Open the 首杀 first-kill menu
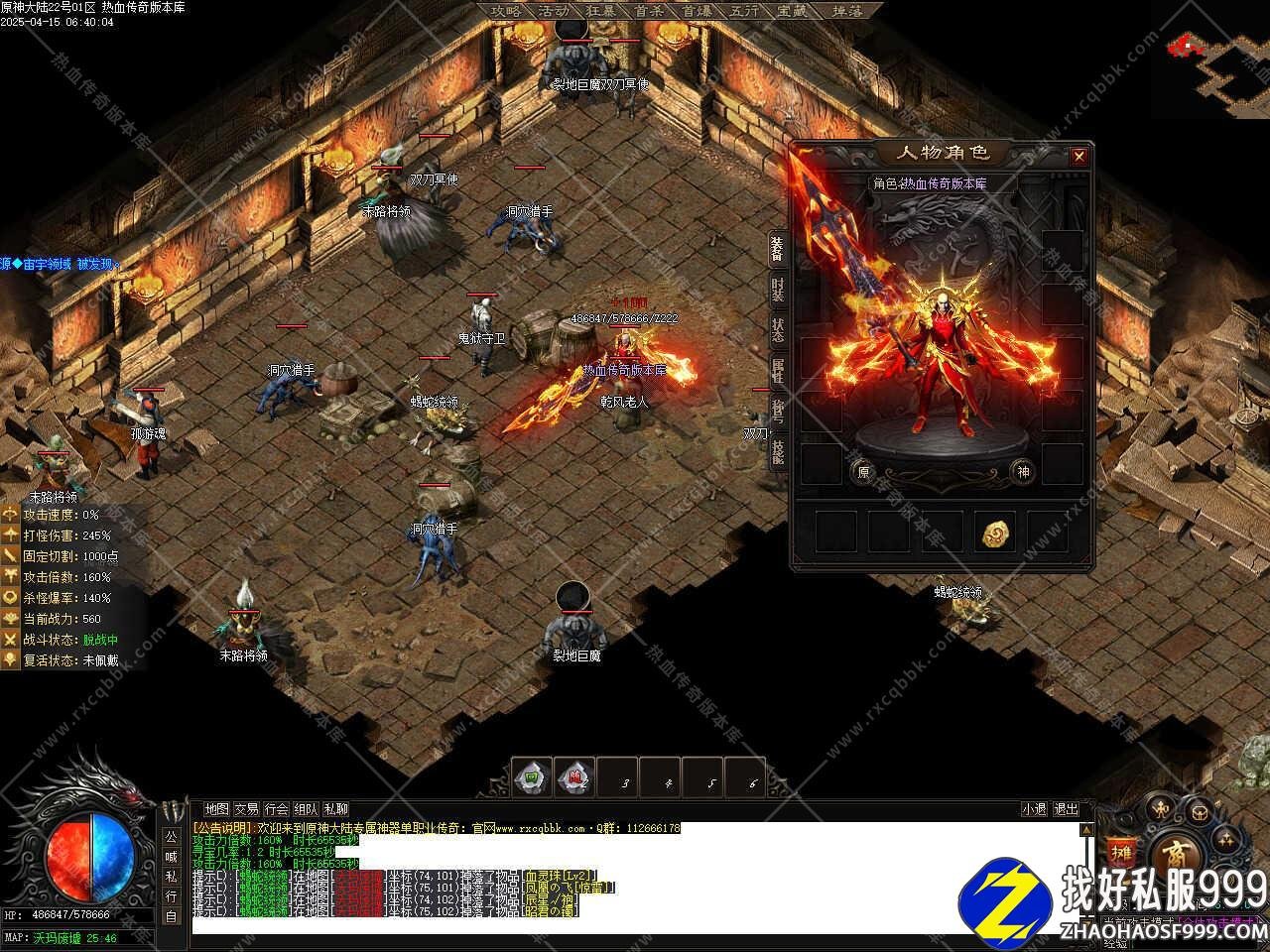The width and height of the screenshot is (1270, 952). coord(649,11)
